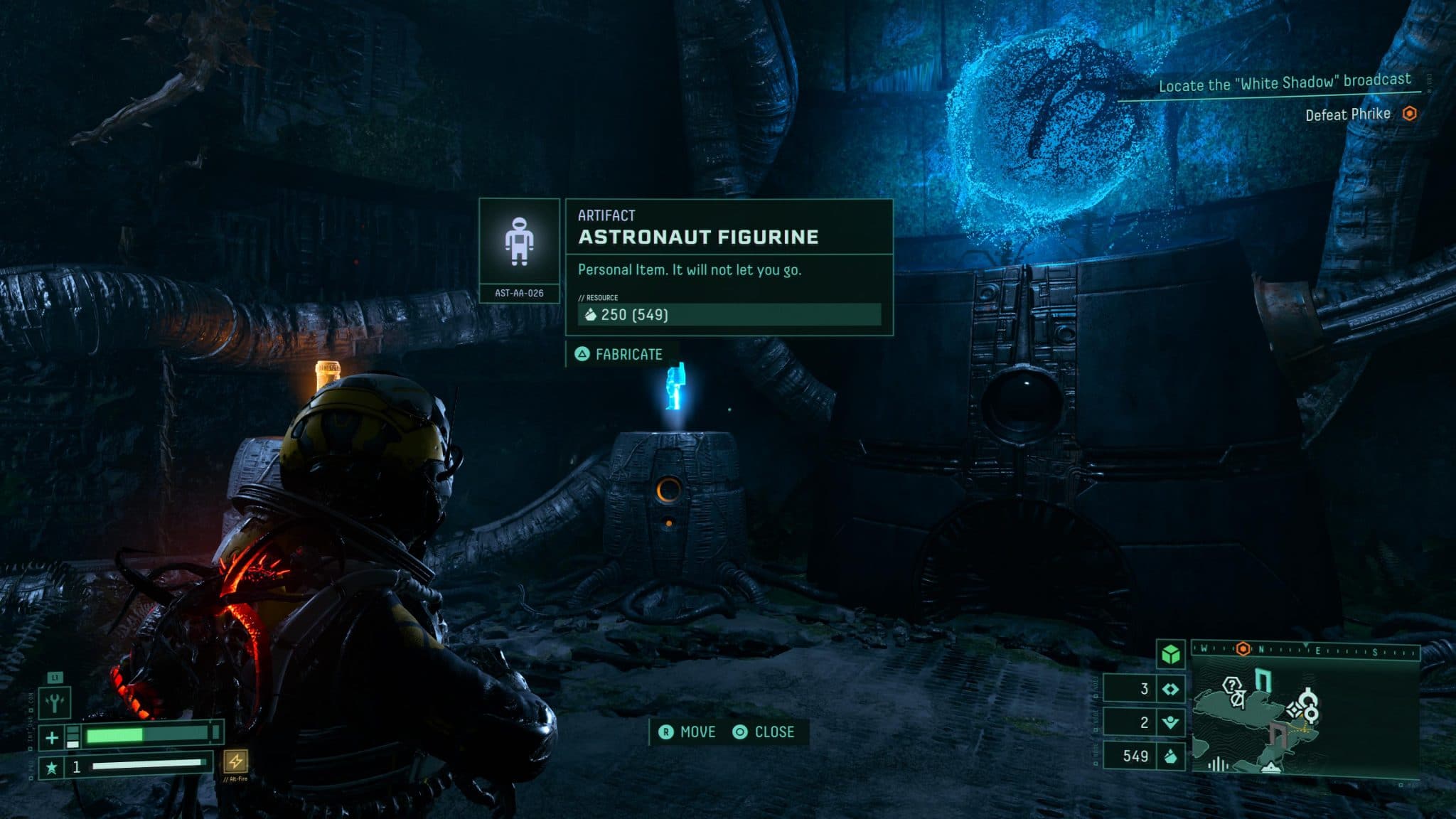1456x819 pixels.
Task: Click the reconstructor icon next to the count of 2
Action: coord(1171,724)
